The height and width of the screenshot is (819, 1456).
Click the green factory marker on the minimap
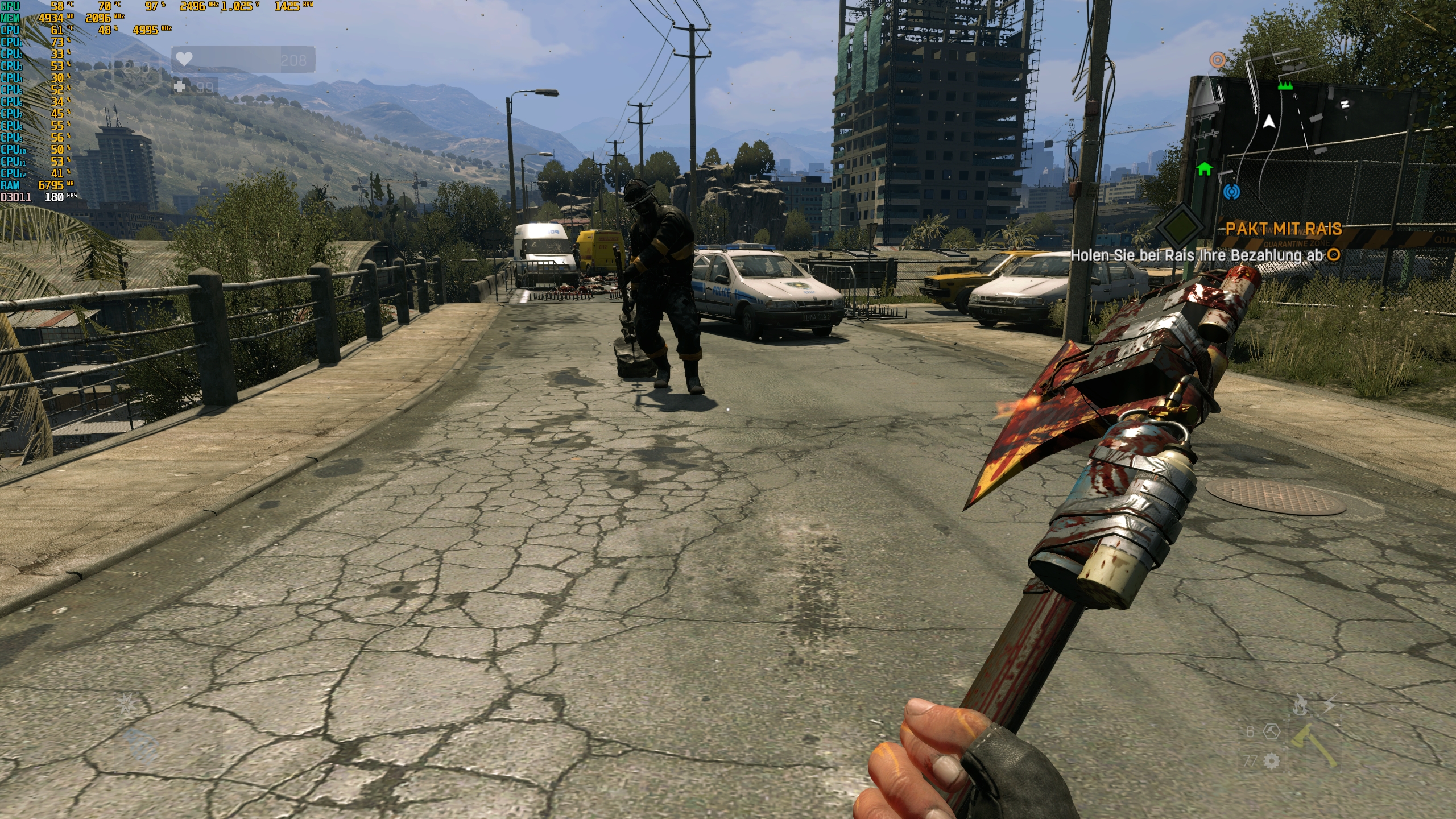[x=1285, y=86]
